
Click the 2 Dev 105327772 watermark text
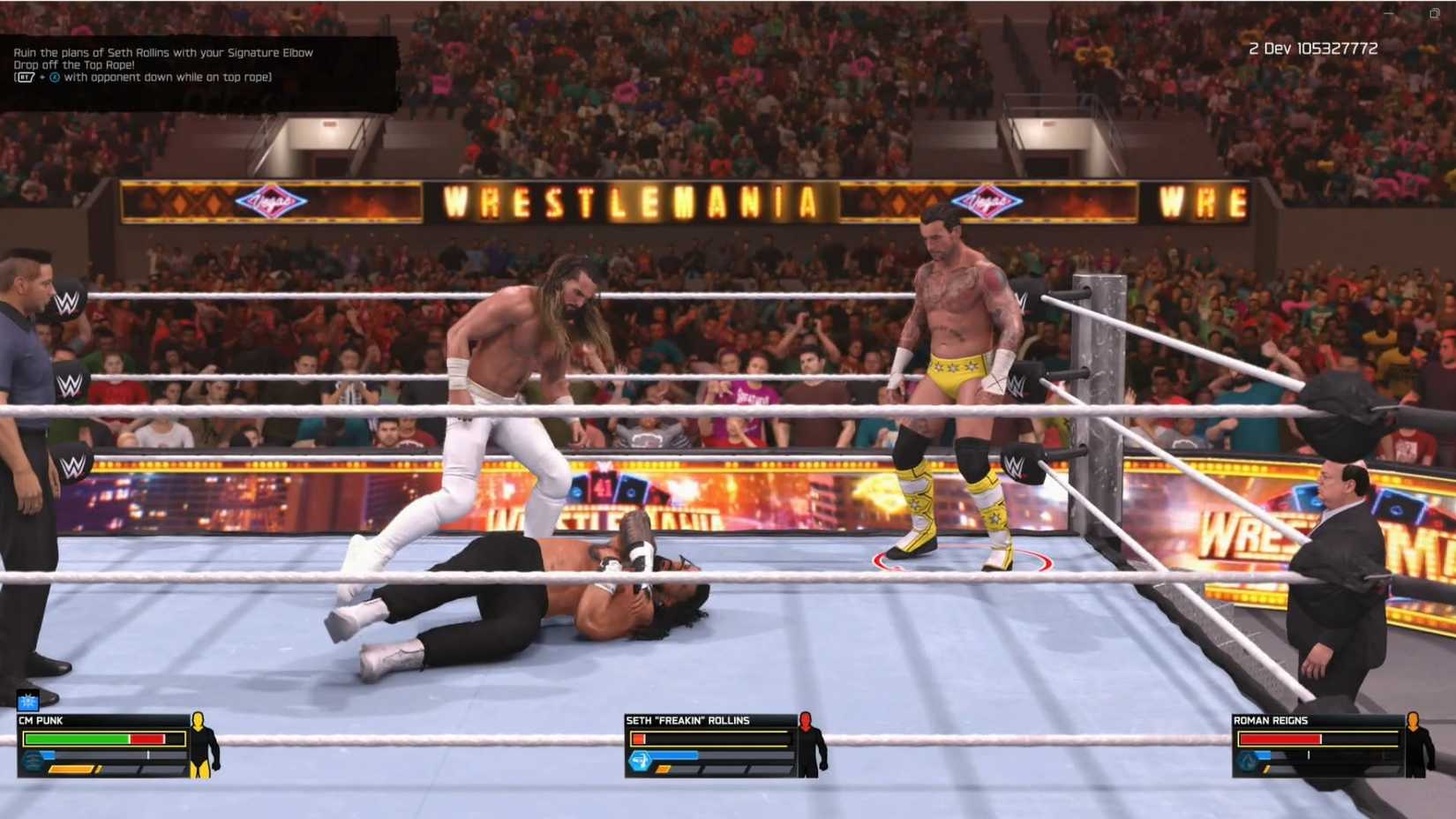(1312, 49)
